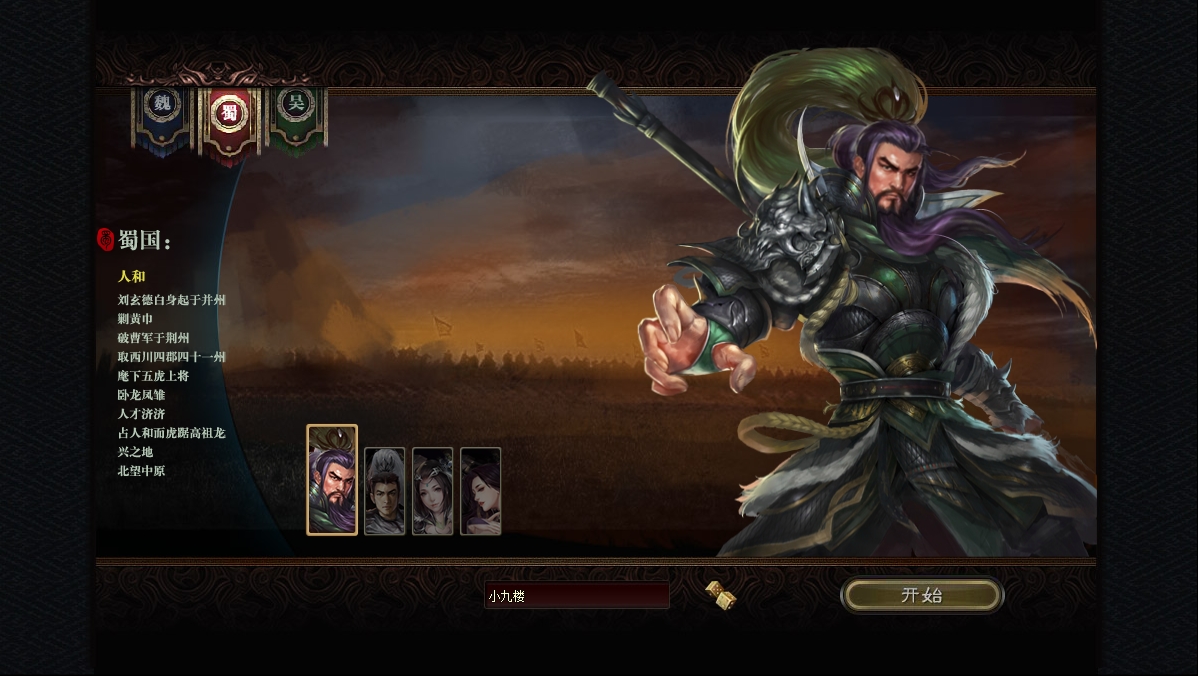Viewport: 1198px width, 676px height.
Task: Roll the dice for a random name
Action: pyautogui.click(x=721, y=595)
